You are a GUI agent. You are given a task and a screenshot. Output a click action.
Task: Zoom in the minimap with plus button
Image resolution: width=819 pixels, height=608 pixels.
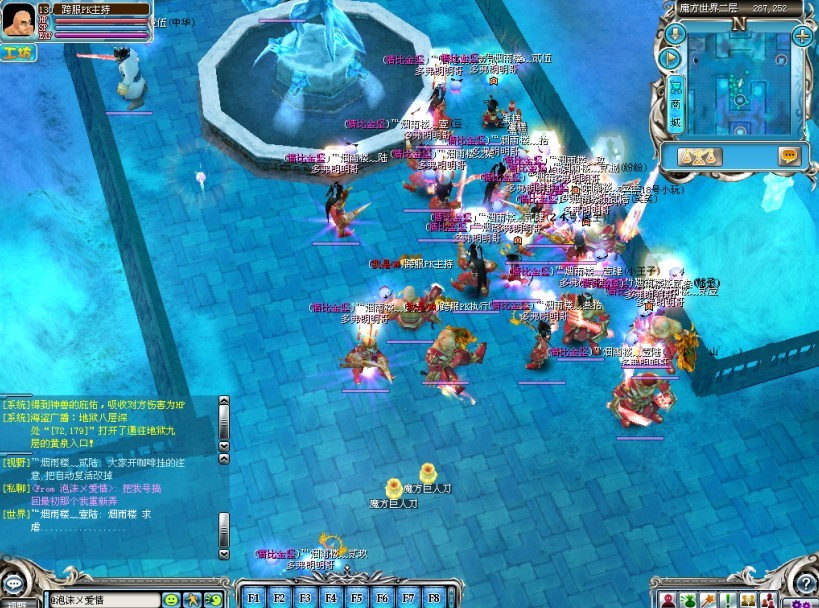click(x=802, y=36)
